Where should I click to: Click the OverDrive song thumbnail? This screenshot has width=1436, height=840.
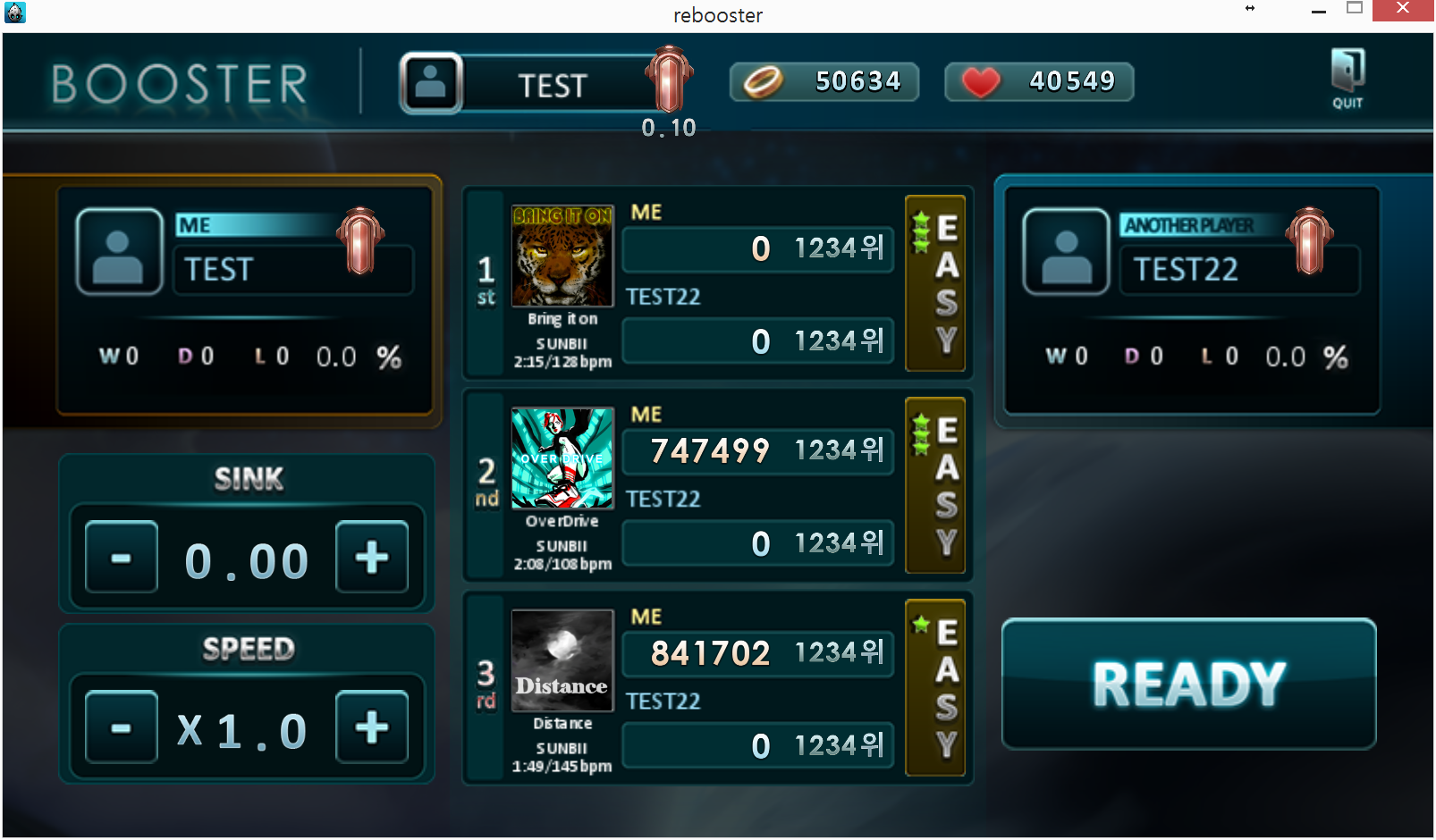point(562,458)
